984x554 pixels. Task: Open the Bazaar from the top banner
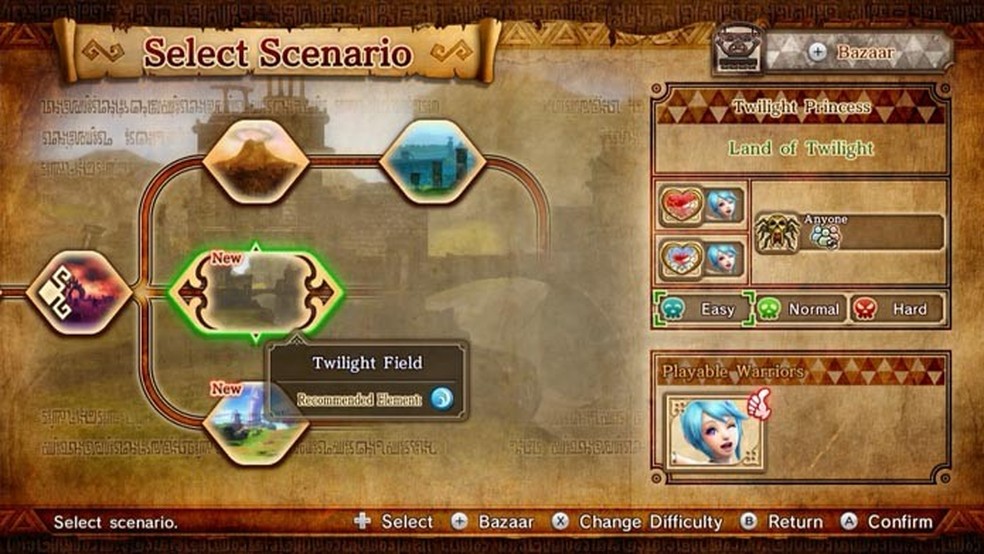857,51
